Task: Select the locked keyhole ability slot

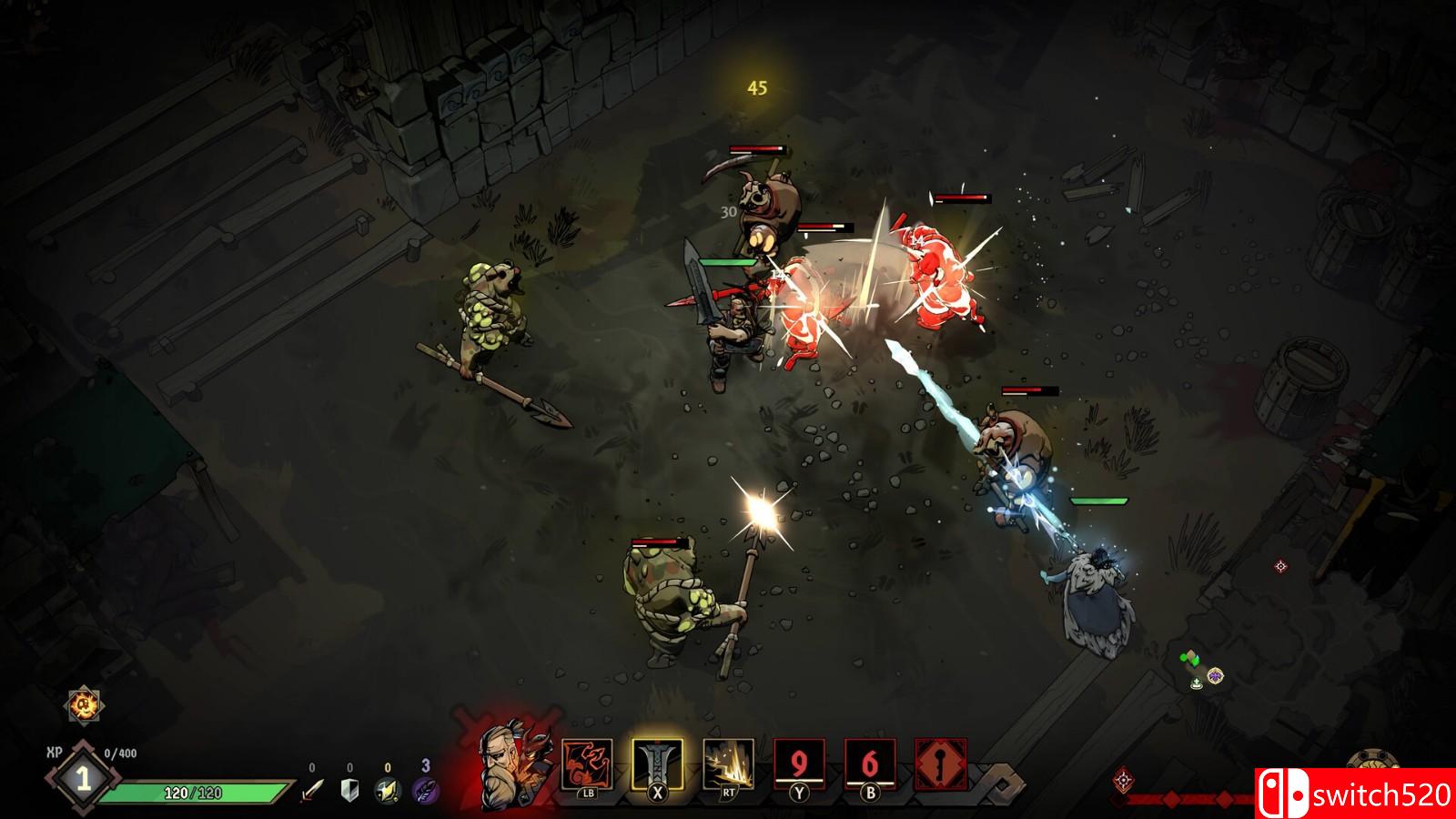Action: point(940,764)
